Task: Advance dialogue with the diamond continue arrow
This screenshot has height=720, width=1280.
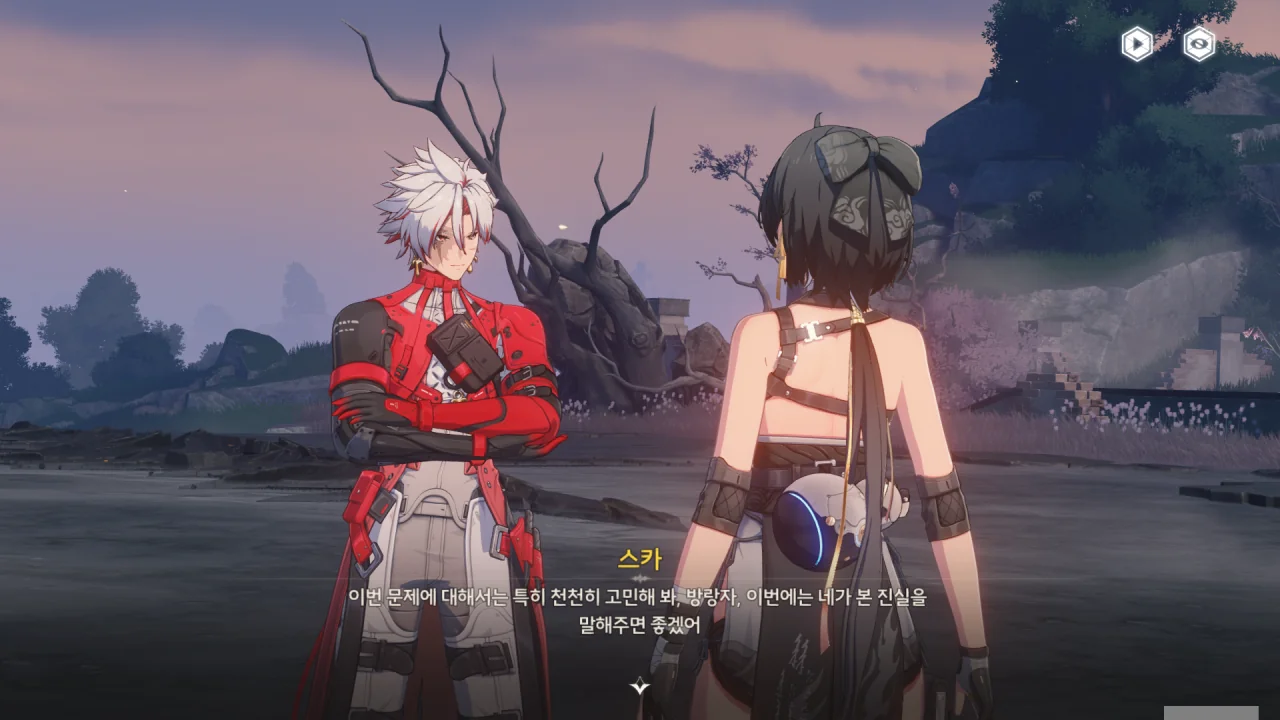Action: pos(640,686)
